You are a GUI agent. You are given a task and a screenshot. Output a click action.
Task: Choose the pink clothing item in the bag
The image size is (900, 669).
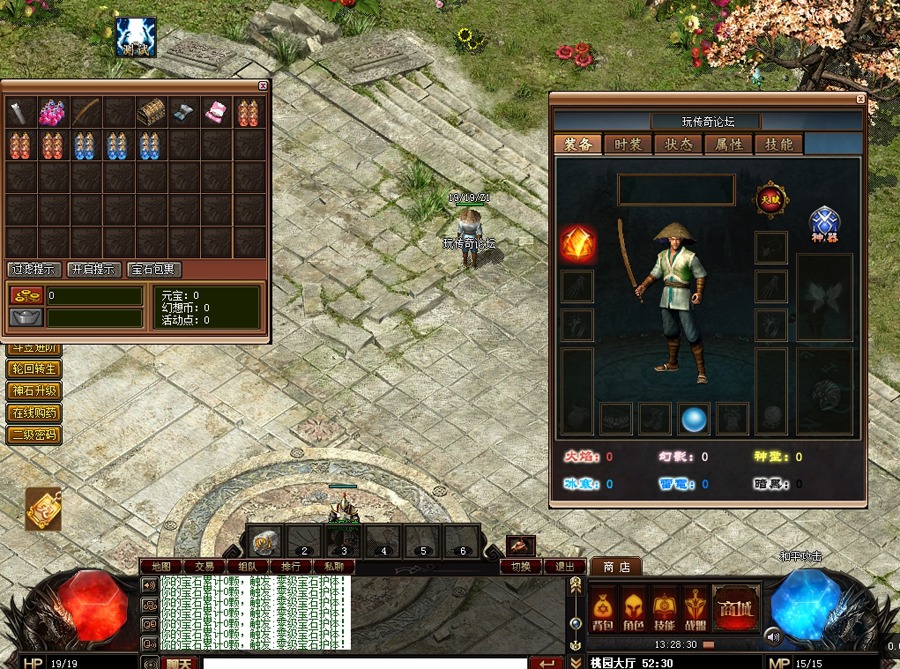point(217,111)
